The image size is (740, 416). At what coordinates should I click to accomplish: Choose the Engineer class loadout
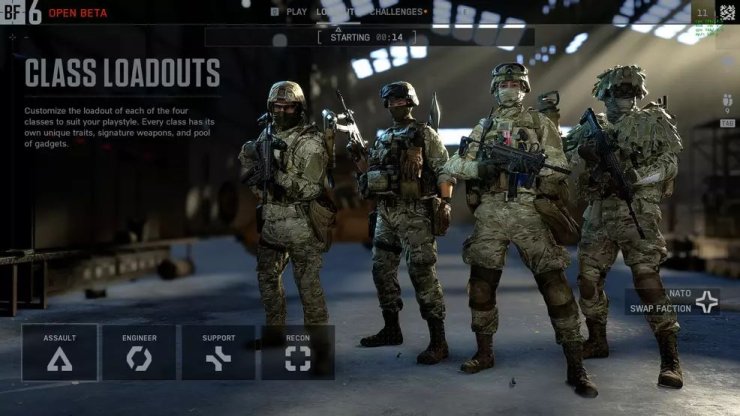tap(139, 352)
